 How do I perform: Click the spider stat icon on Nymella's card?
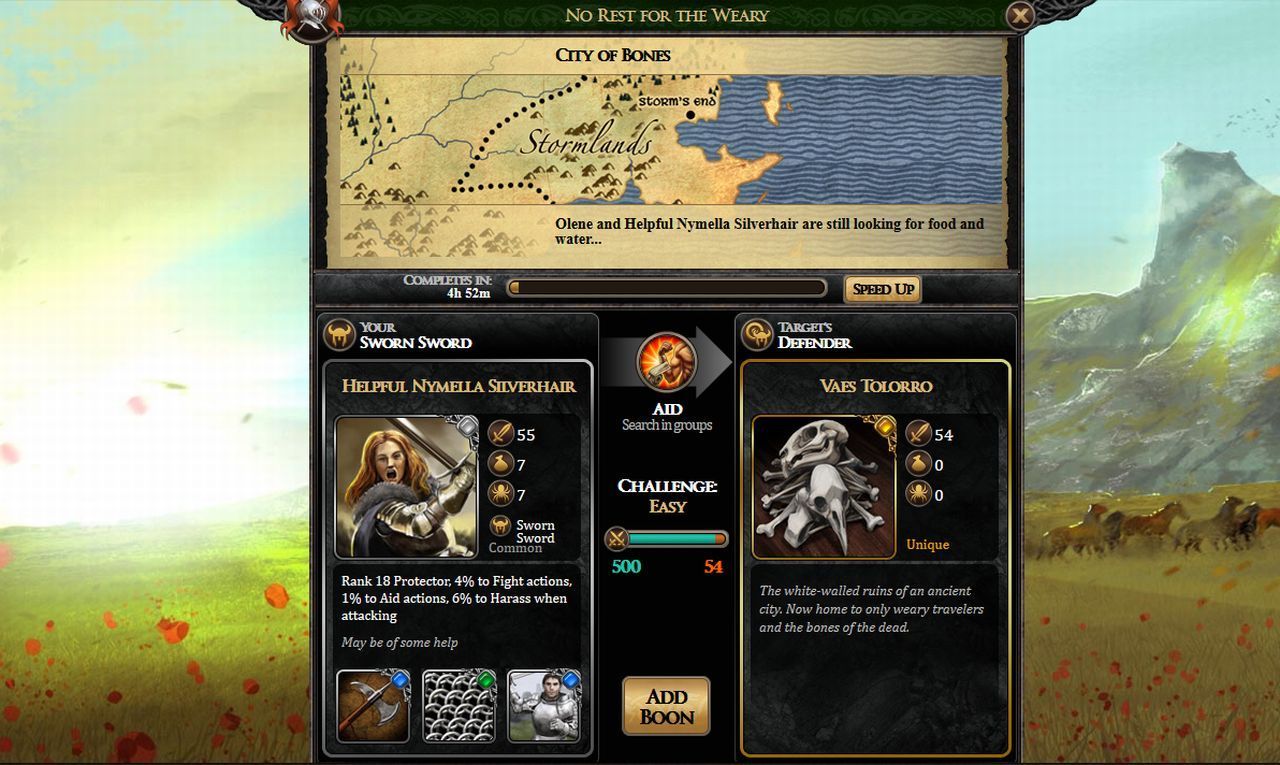pyautogui.click(x=500, y=494)
